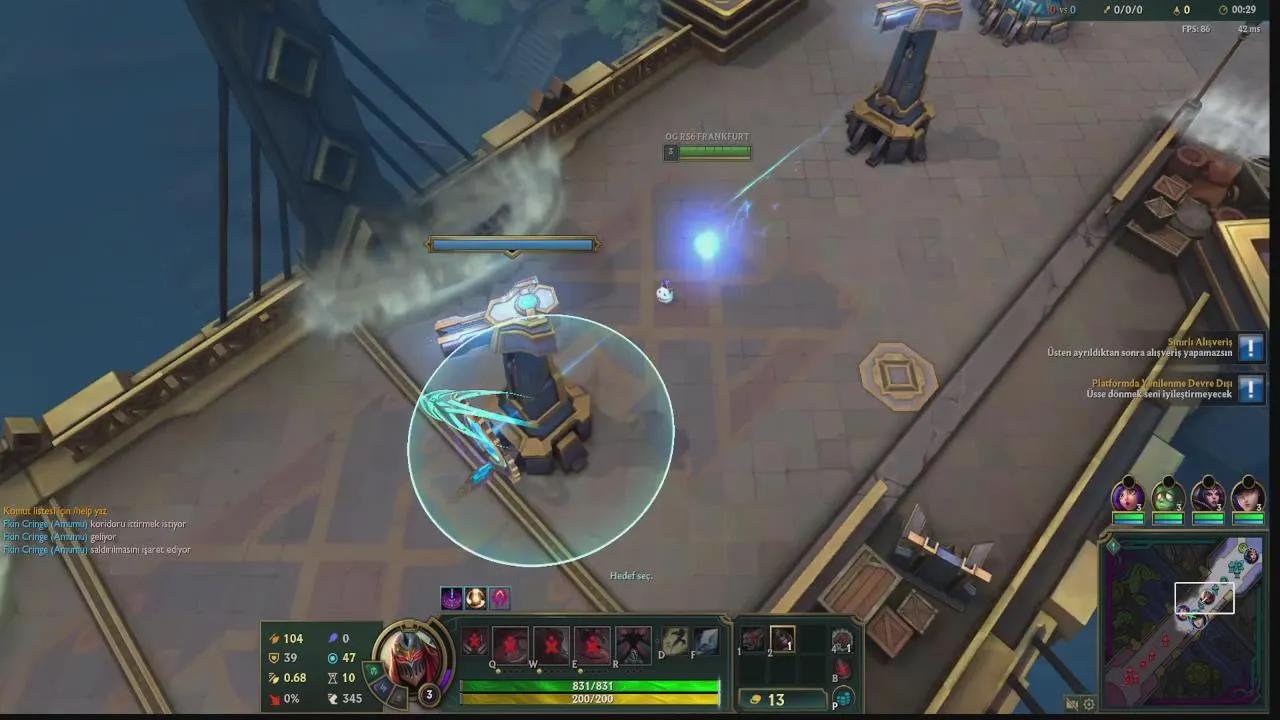
Task: Select Zed's W ability icon
Action: pyautogui.click(x=551, y=642)
